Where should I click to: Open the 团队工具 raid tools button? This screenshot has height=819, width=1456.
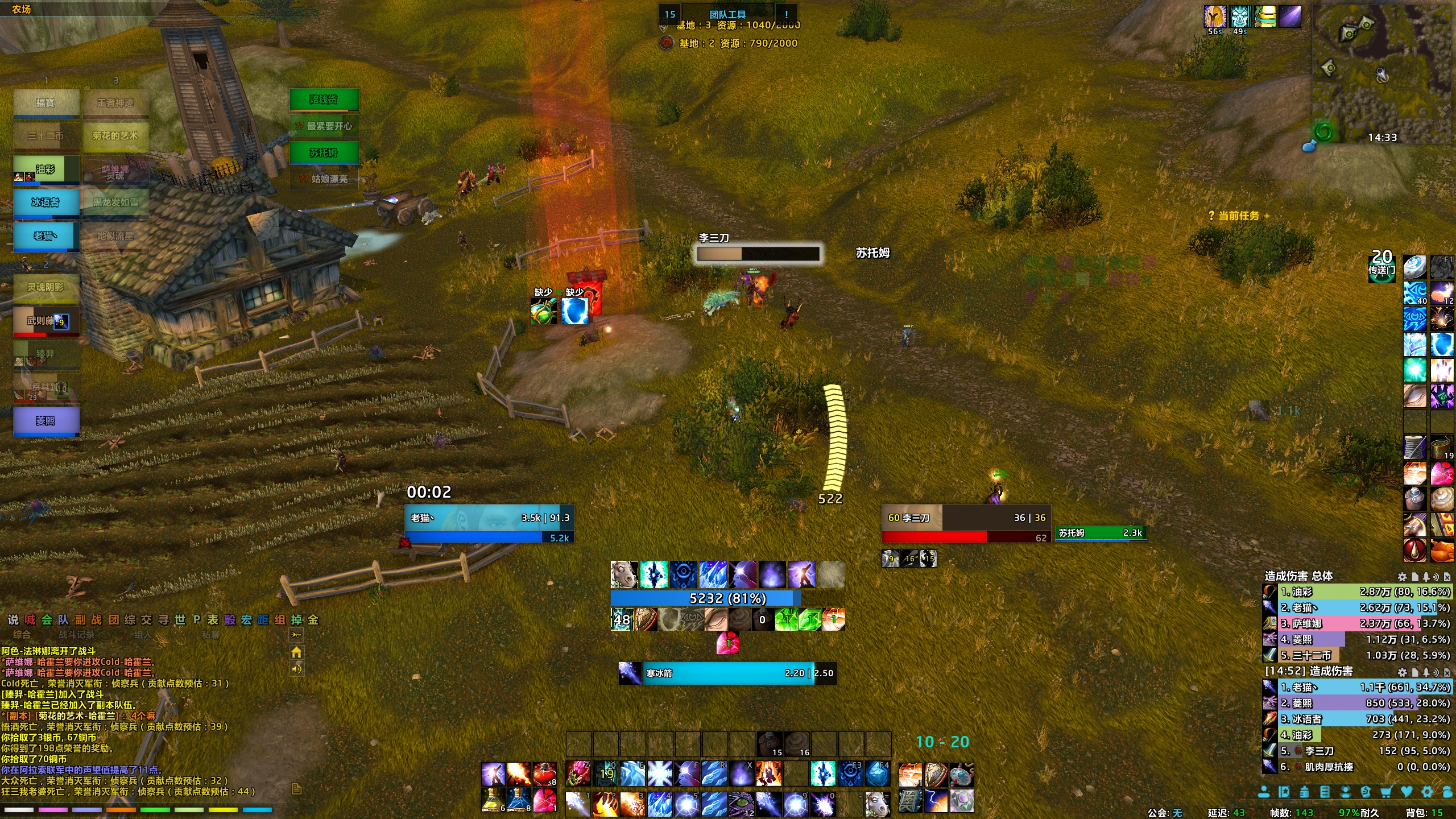point(727,14)
